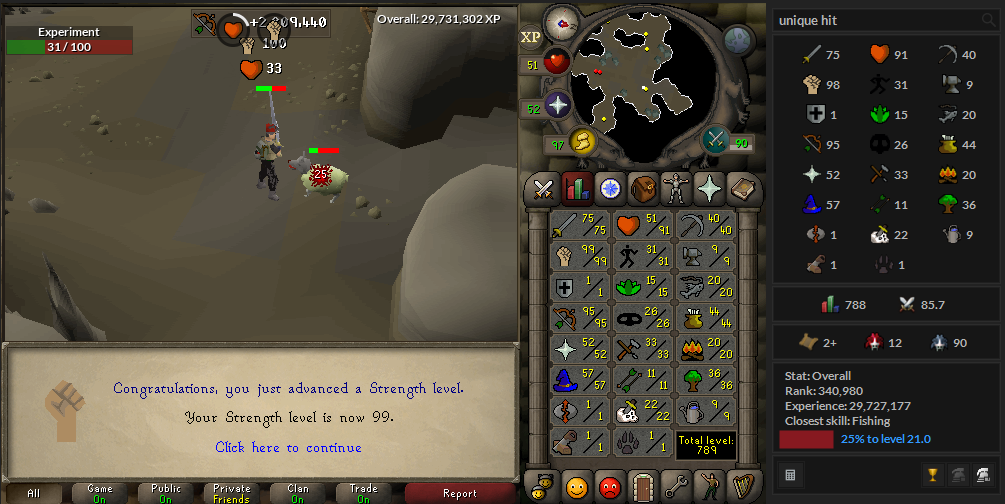Viewport: 1005px width, 504px height.
Task: Activate the special attack orb
Action: pyautogui.click(x=716, y=140)
